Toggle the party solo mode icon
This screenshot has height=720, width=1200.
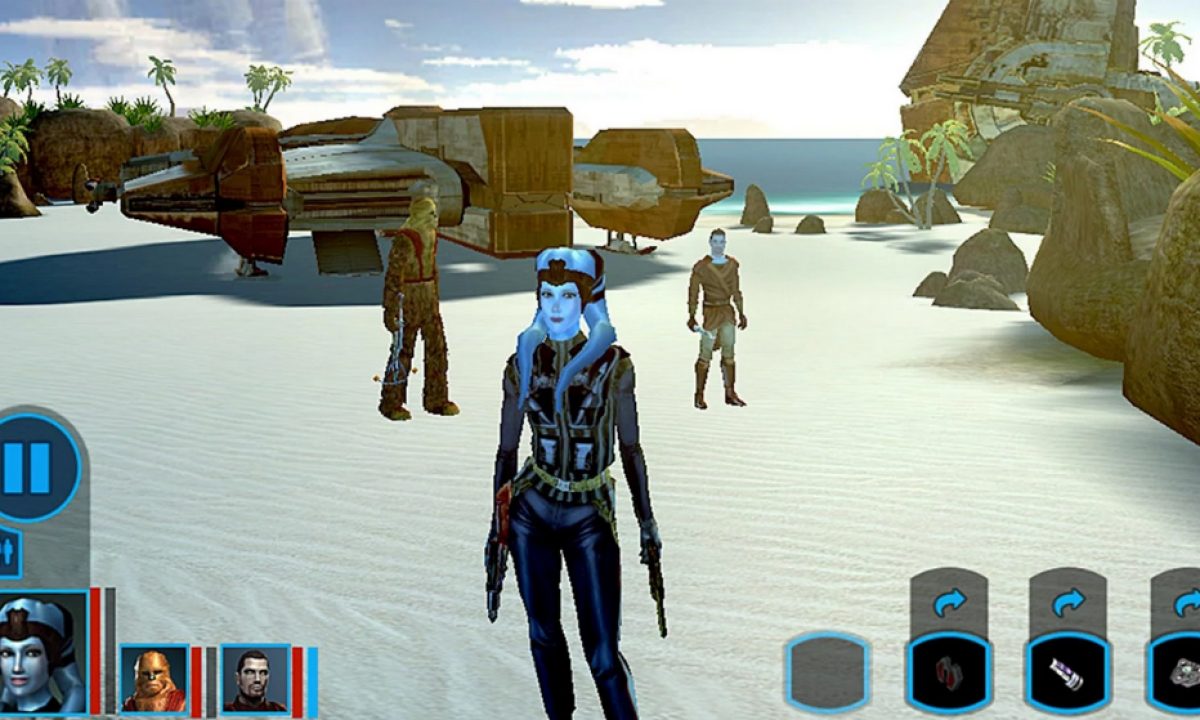tap(8, 553)
